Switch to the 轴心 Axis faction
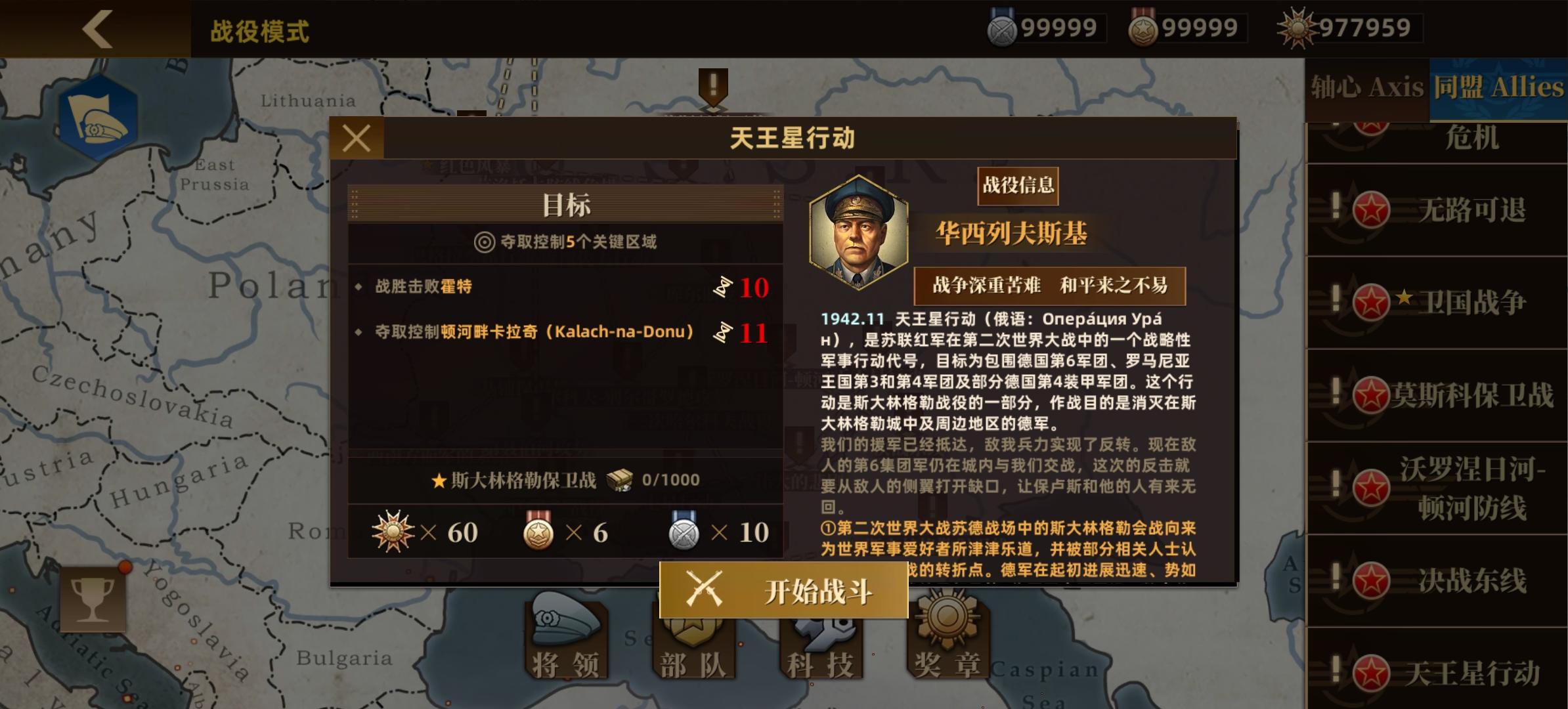This screenshot has height=709, width=1568. (x=1367, y=87)
